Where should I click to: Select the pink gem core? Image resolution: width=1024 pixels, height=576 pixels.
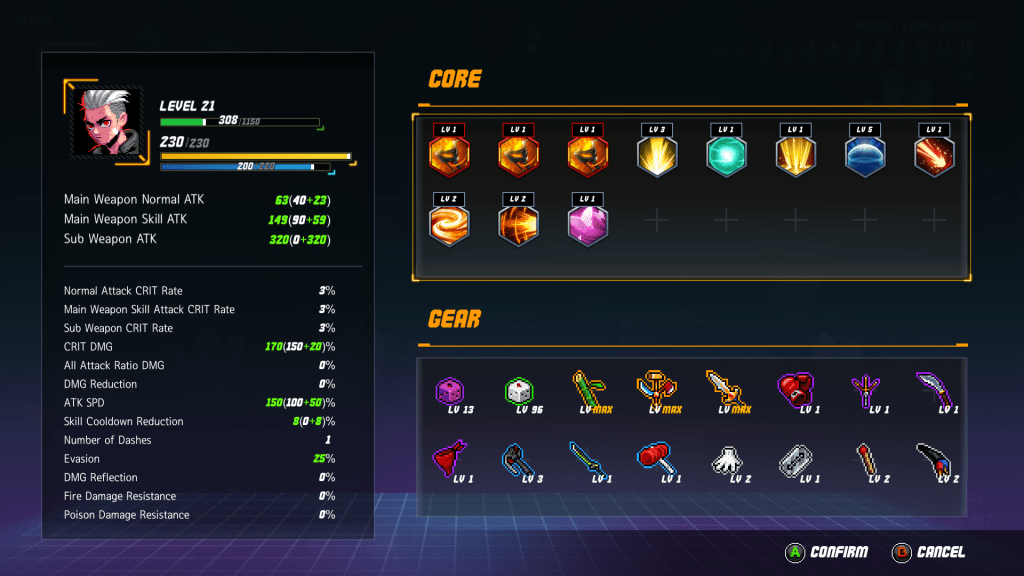(588, 224)
